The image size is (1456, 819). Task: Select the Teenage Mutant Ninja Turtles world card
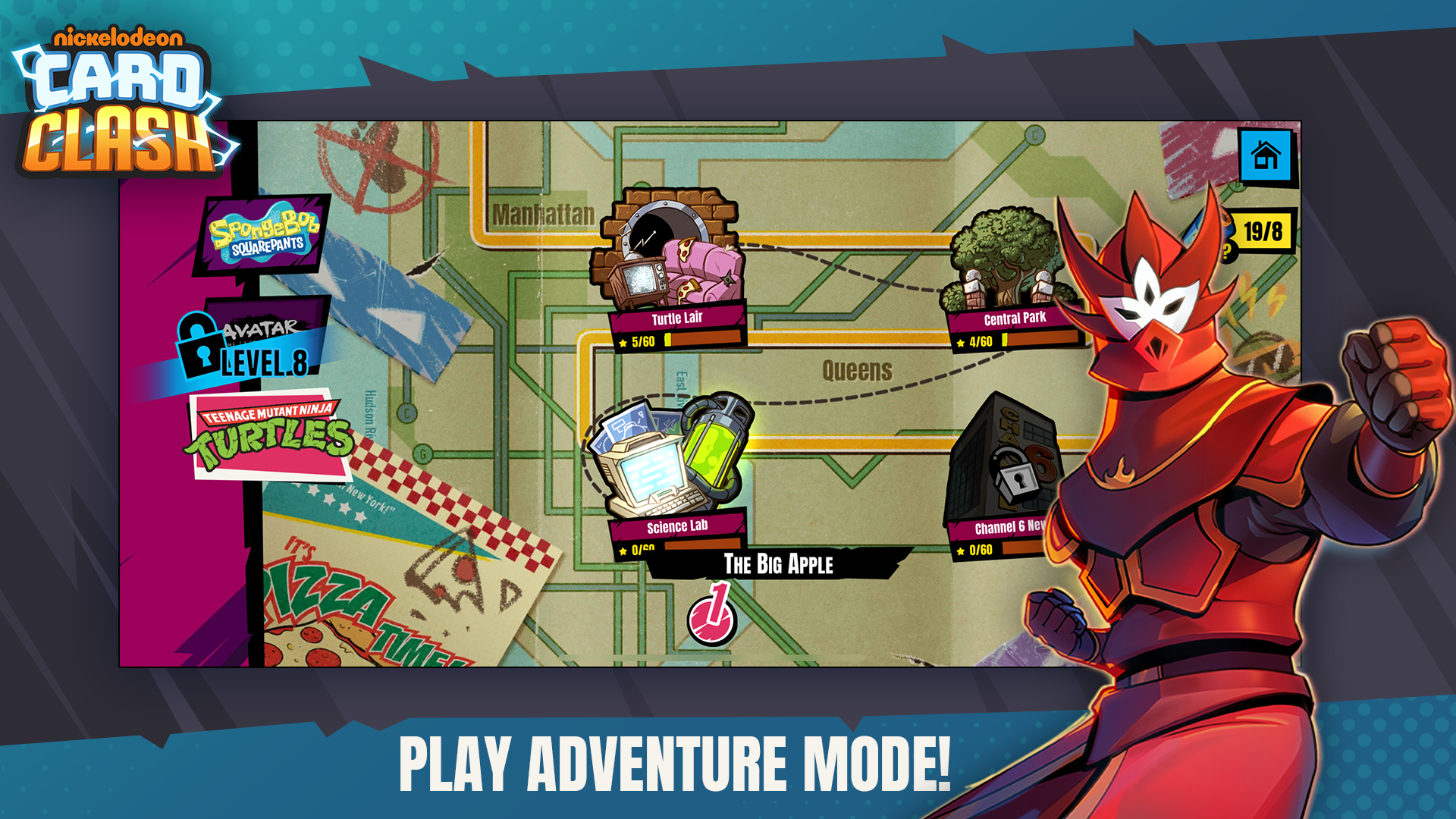coord(273,434)
